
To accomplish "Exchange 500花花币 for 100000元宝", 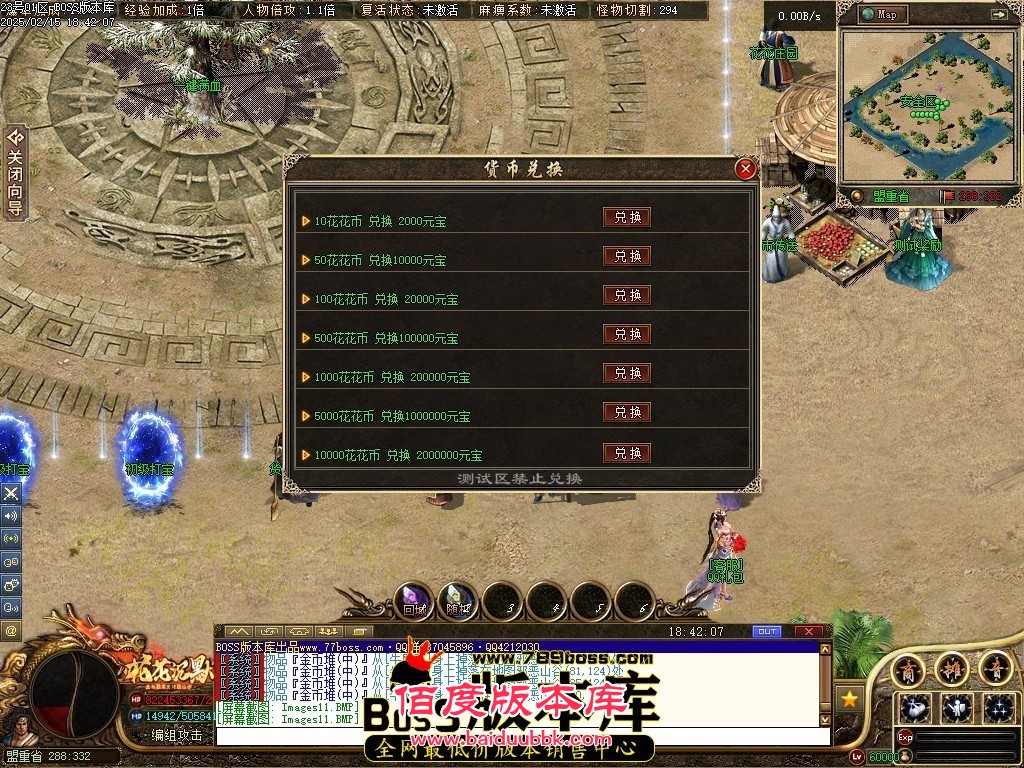I will pos(627,334).
